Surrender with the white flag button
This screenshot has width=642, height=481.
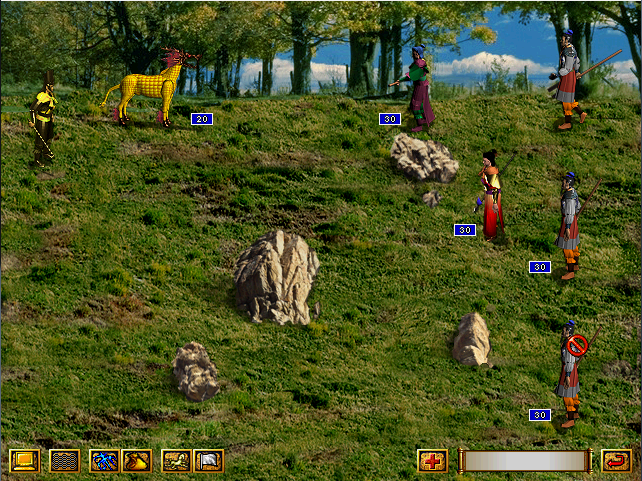(x=208, y=461)
